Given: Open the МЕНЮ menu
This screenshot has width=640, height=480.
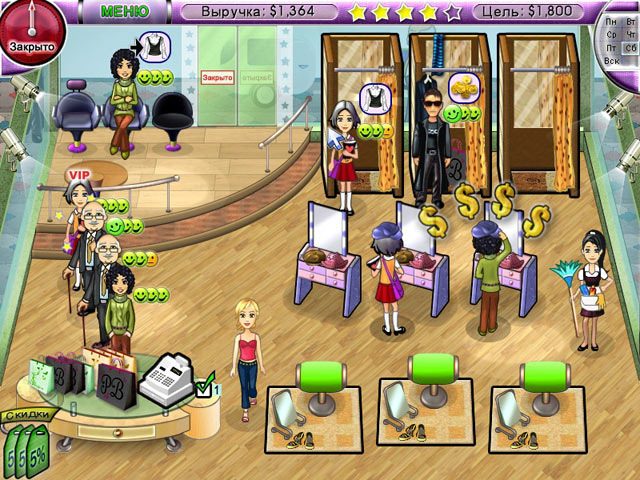Looking at the screenshot, I should (125, 12).
